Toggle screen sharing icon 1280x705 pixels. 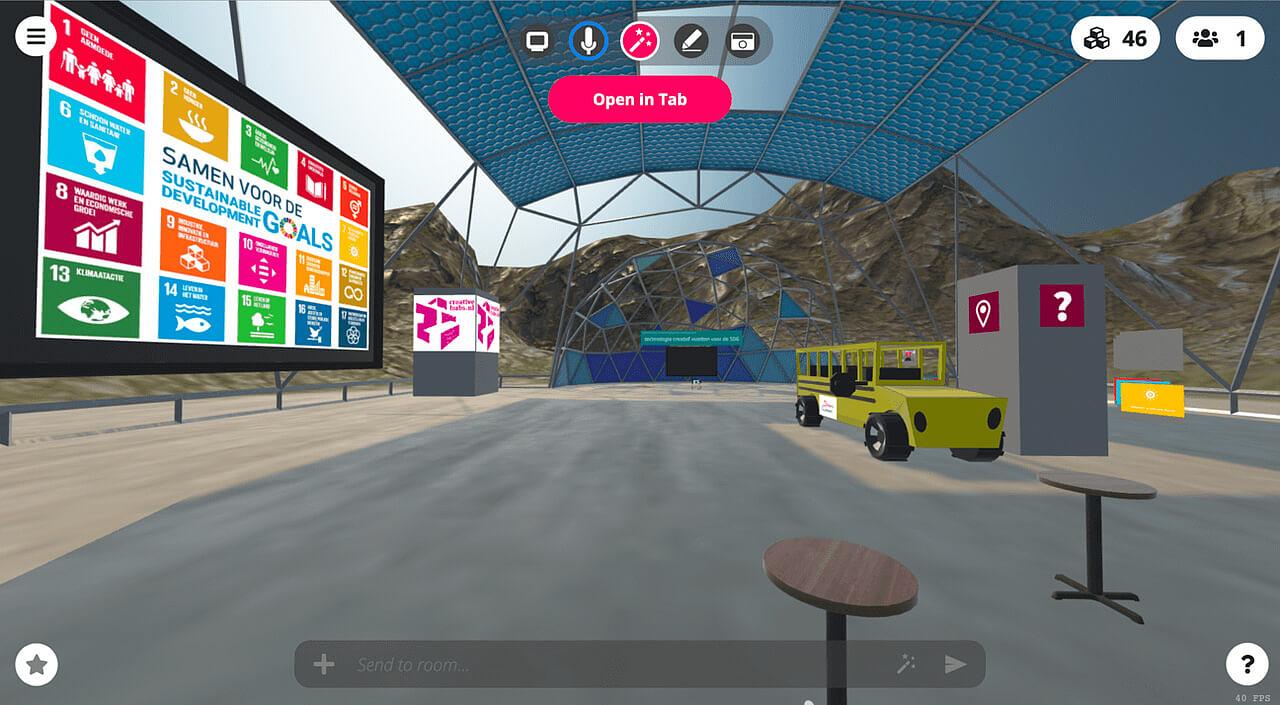click(x=537, y=41)
